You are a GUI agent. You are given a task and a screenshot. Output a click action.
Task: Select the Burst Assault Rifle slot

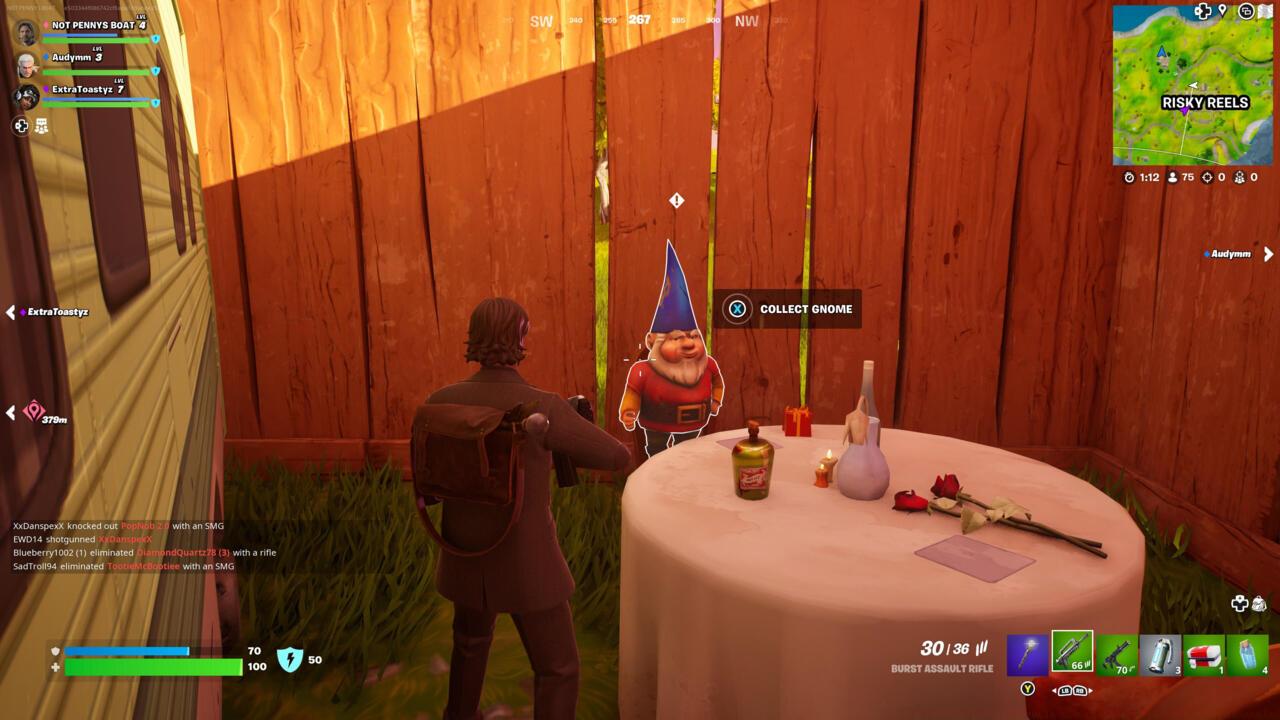[1073, 655]
